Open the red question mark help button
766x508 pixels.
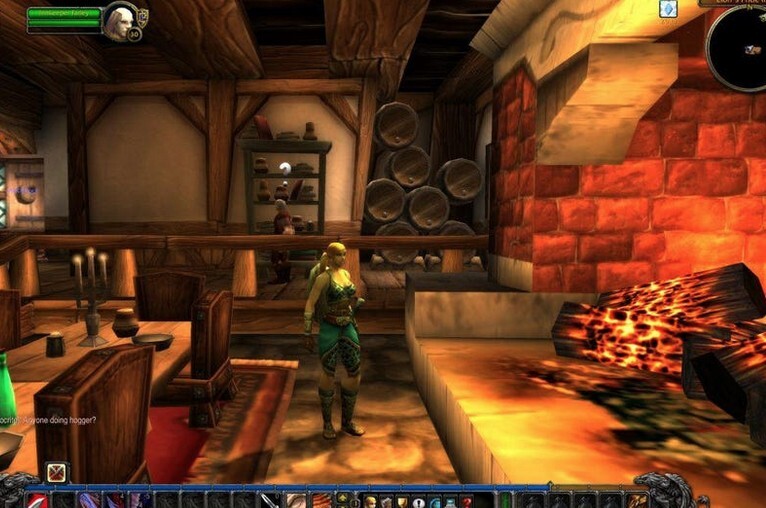(468, 501)
